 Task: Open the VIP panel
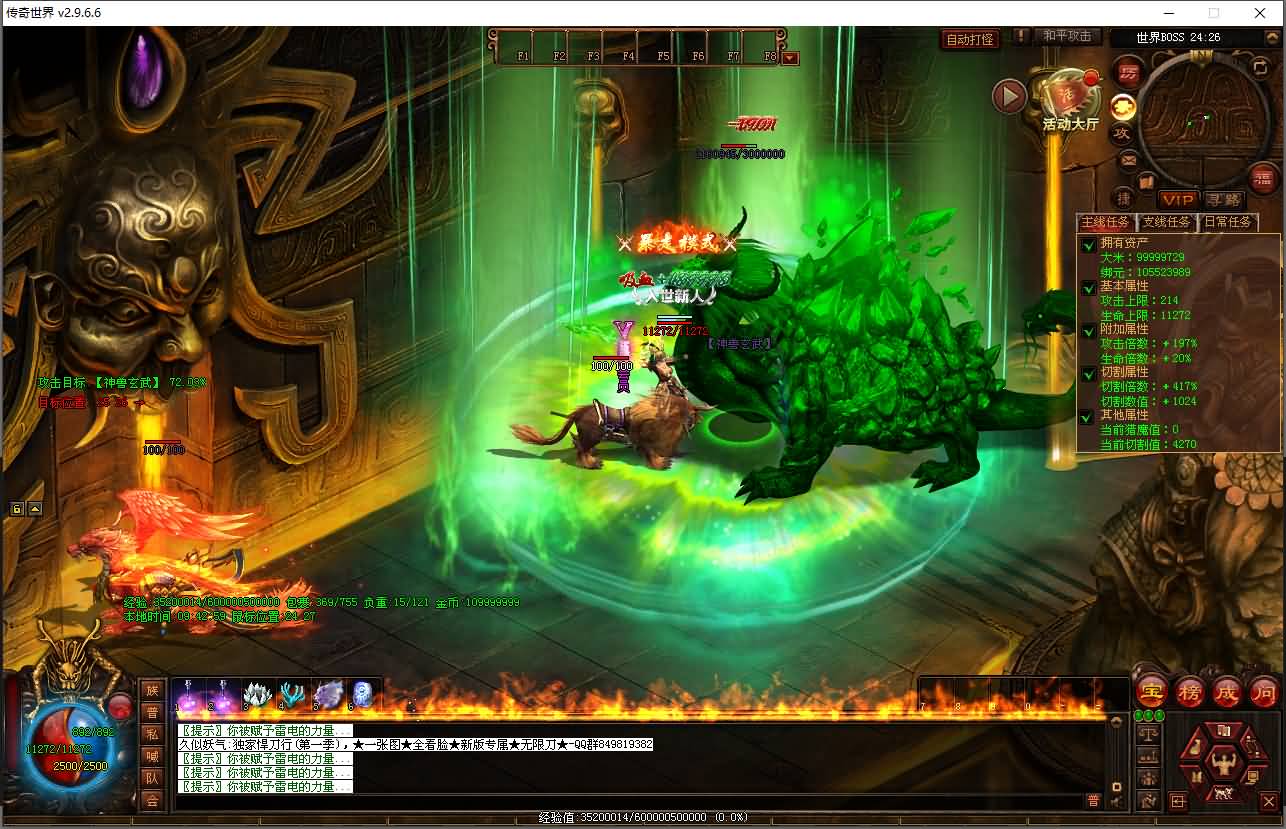click(x=1178, y=200)
